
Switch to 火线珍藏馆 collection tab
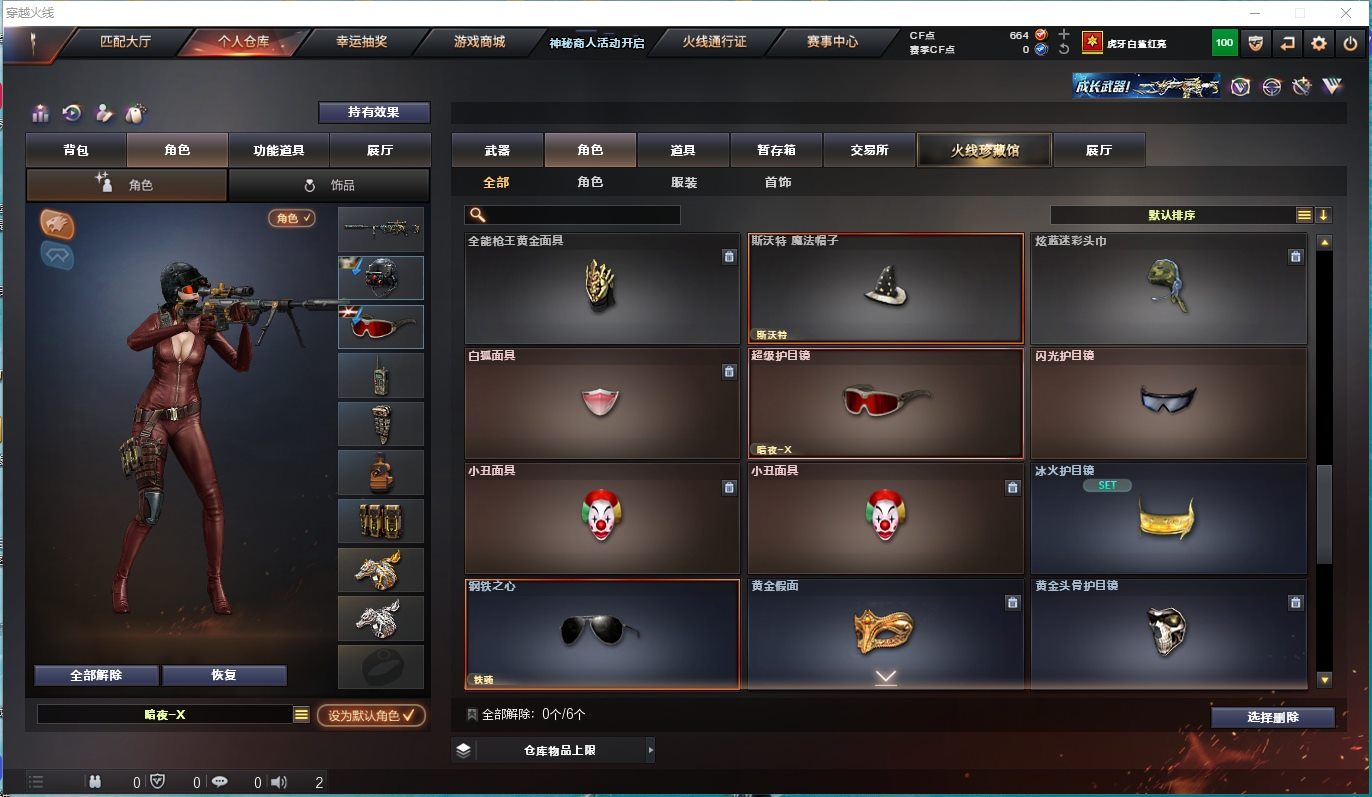pyautogui.click(x=984, y=150)
